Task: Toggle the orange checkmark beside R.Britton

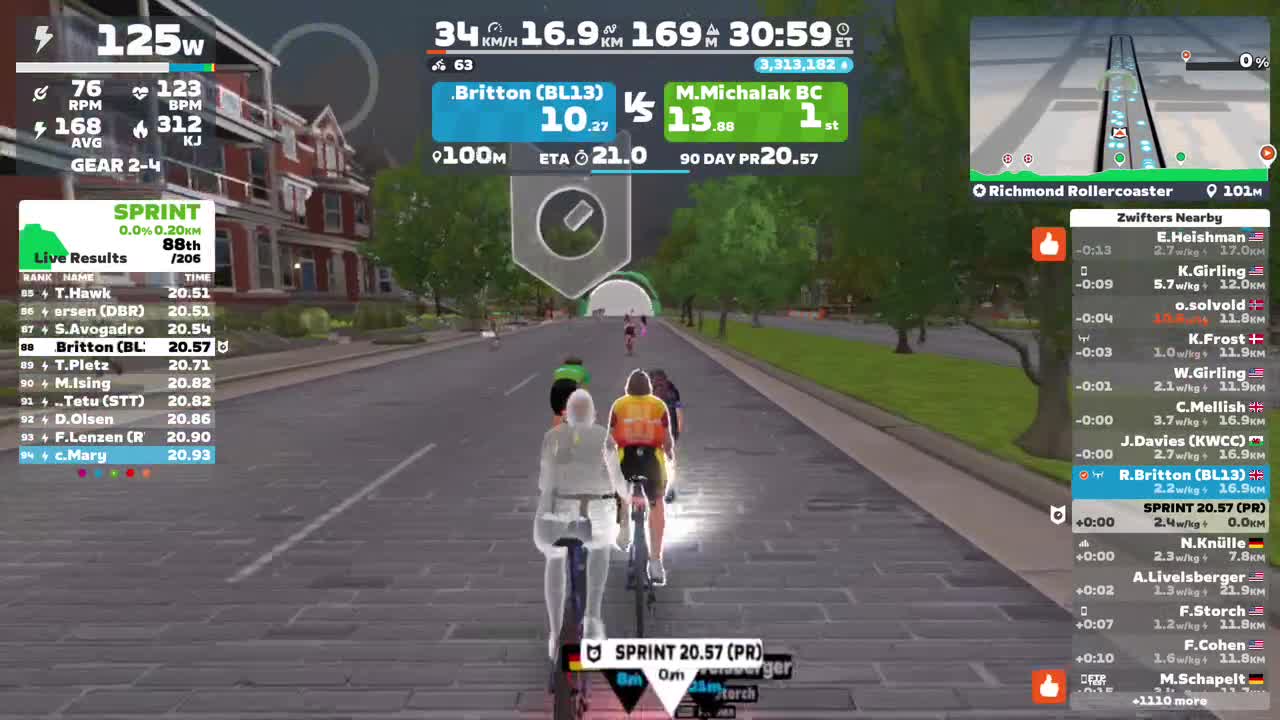Action: pyautogui.click(x=1083, y=475)
